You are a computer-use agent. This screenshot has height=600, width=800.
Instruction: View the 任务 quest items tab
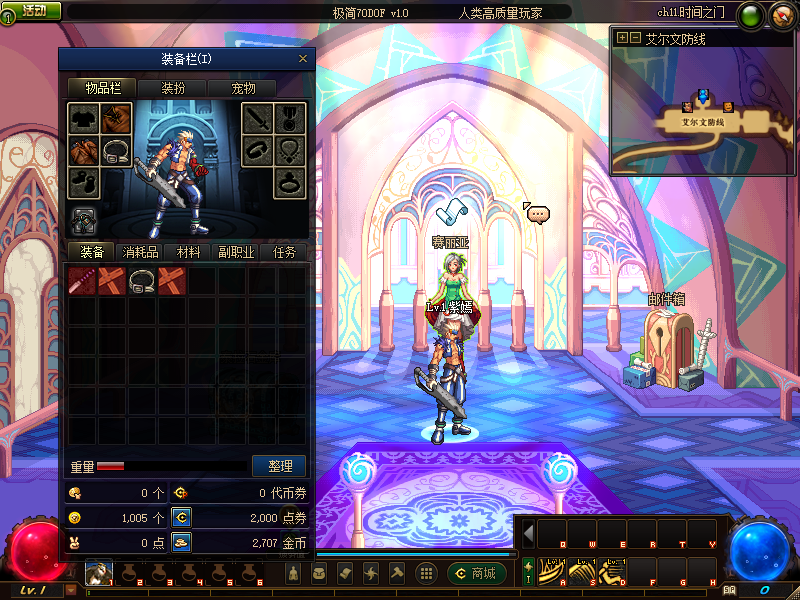point(284,252)
